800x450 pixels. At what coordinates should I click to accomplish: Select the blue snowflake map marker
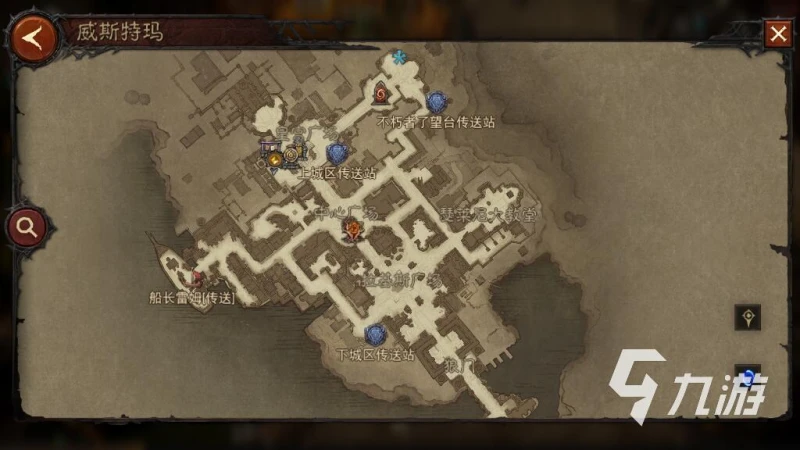(x=400, y=58)
